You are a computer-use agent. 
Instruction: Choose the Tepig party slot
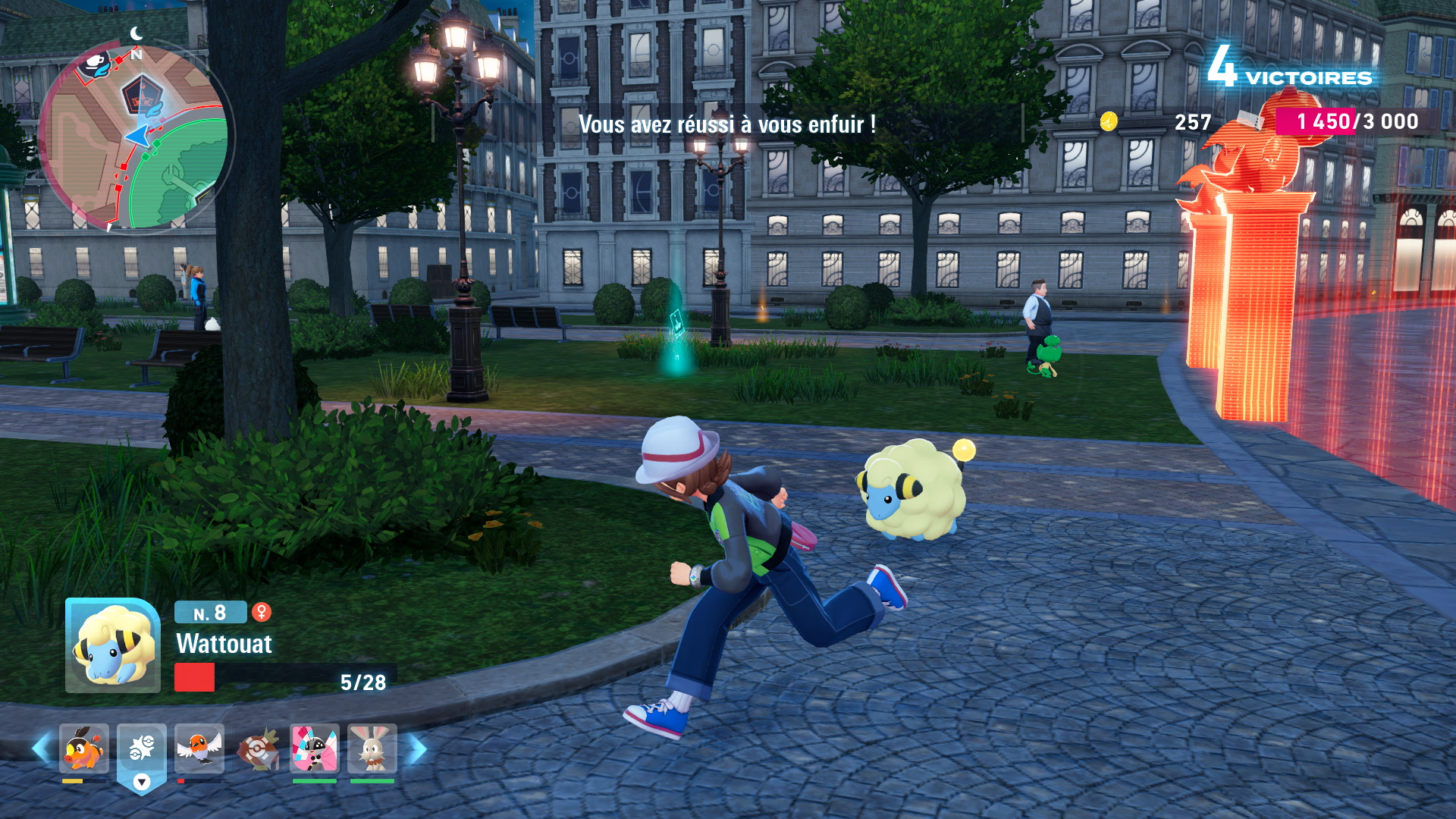pyautogui.click(x=84, y=748)
